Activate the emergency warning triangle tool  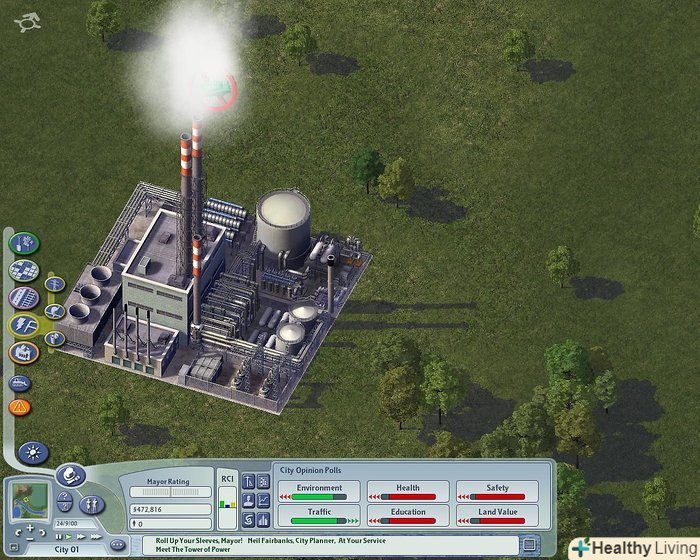coord(20,407)
